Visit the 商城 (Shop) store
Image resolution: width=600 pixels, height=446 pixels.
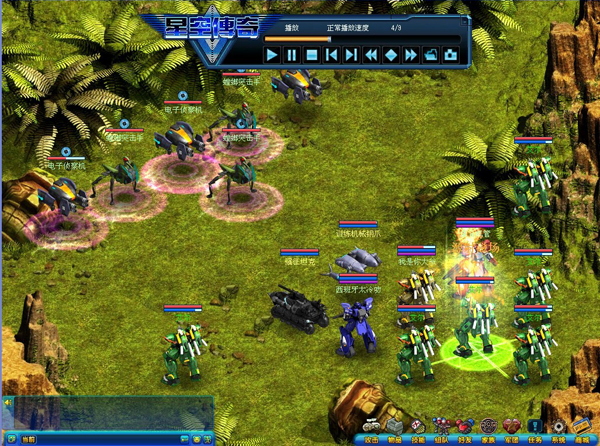(583, 431)
